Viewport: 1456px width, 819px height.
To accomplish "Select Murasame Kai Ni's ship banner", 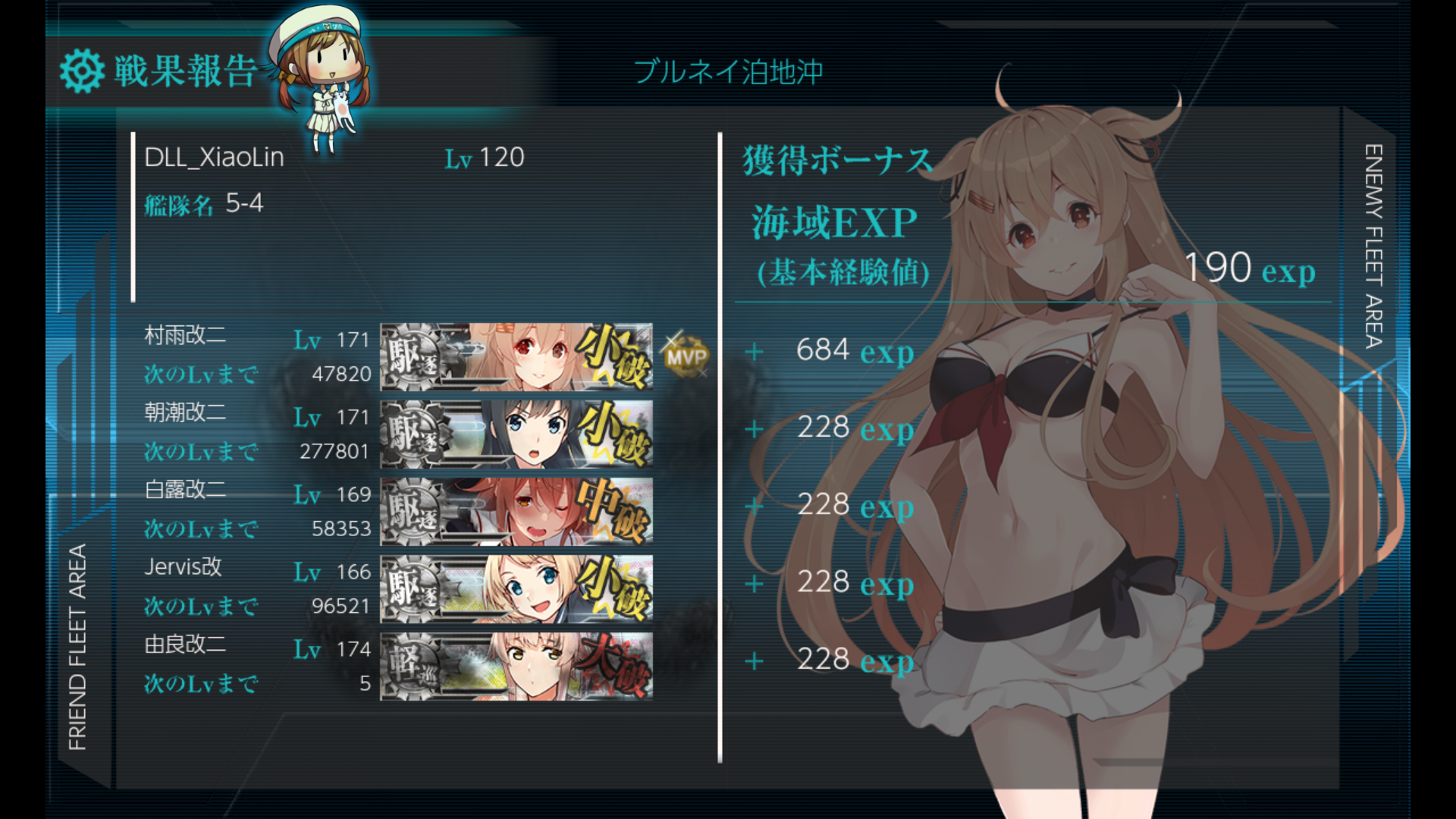I will (x=516, y=356).
